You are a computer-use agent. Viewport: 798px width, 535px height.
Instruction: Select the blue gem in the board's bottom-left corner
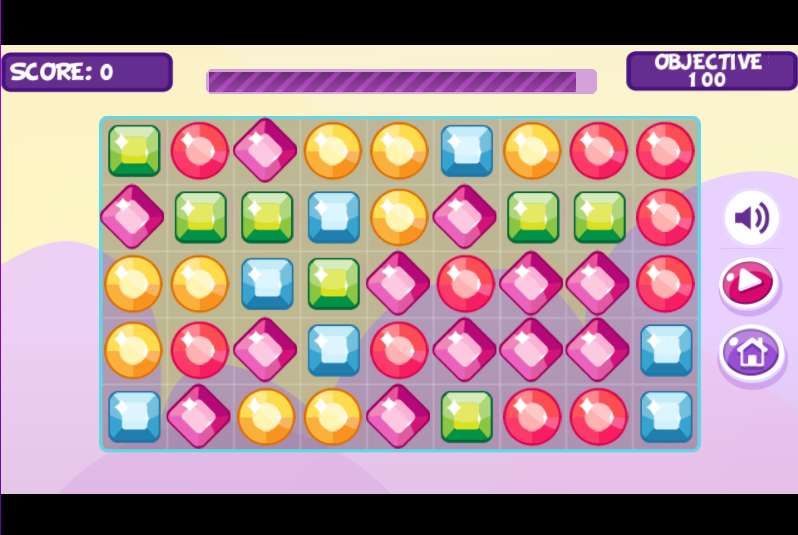point(134,416)
